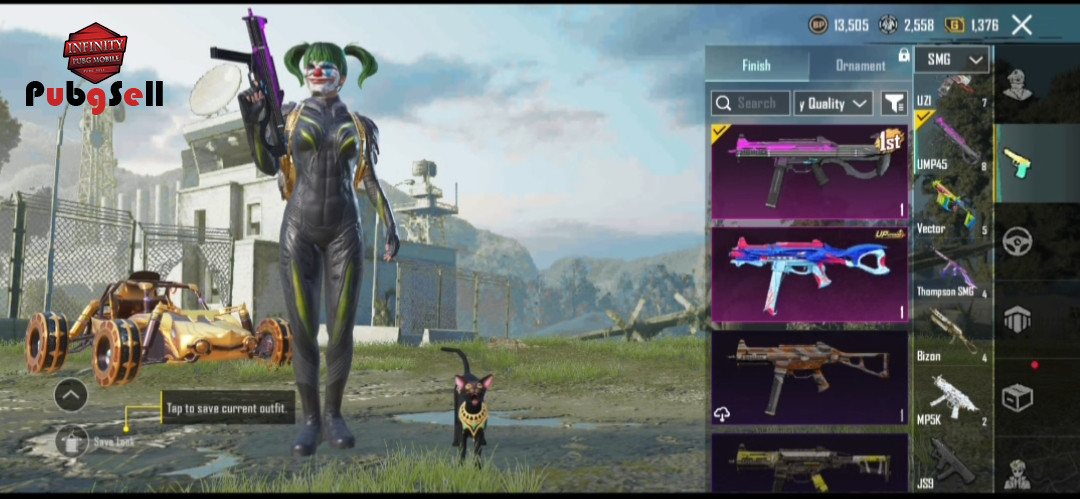The image size is (1080, 499).
Task: Open the vehicle category with steering wheel icon
Action: tap(1018, 241)
